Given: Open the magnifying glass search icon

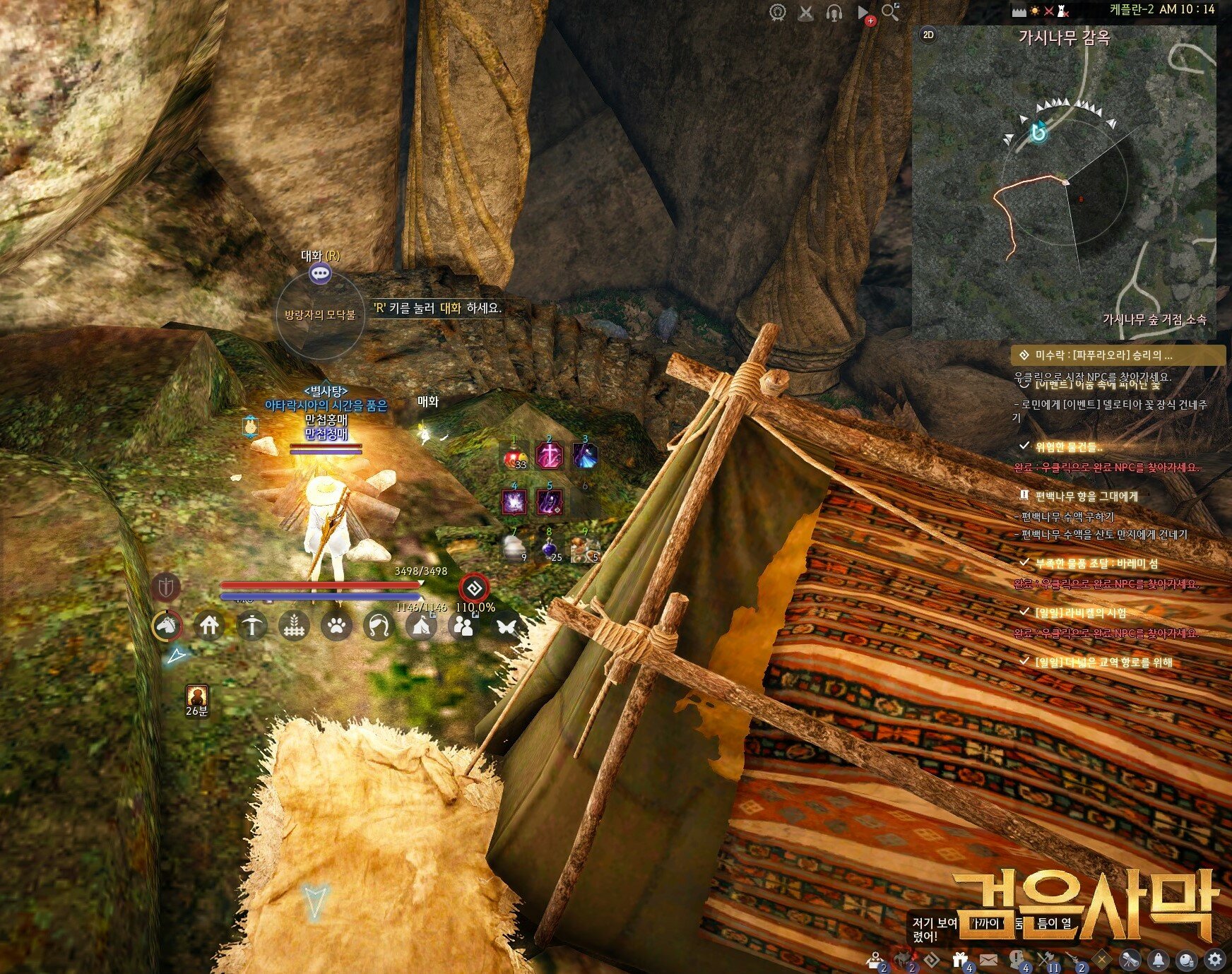Looking at the screenshot, I should pyautogui.click(x=890, y=12).
